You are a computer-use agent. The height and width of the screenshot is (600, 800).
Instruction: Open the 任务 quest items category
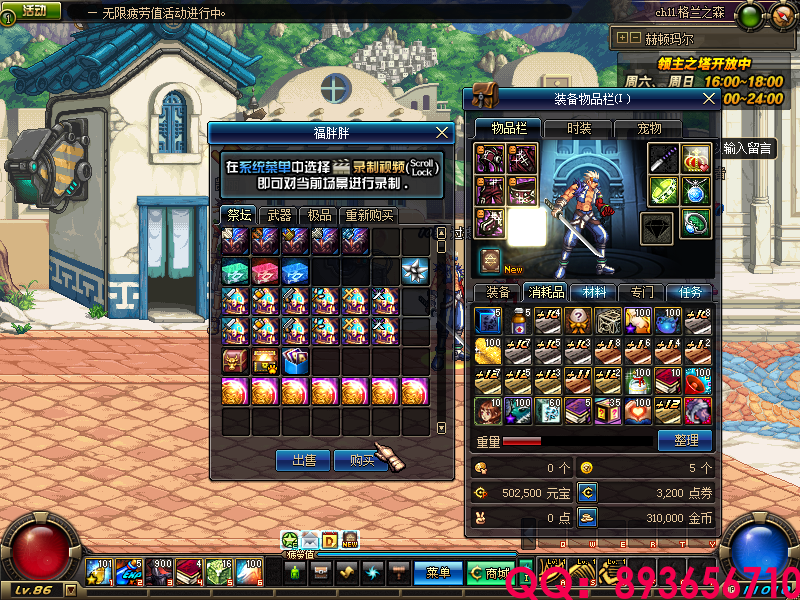click(x=691, y=292)
